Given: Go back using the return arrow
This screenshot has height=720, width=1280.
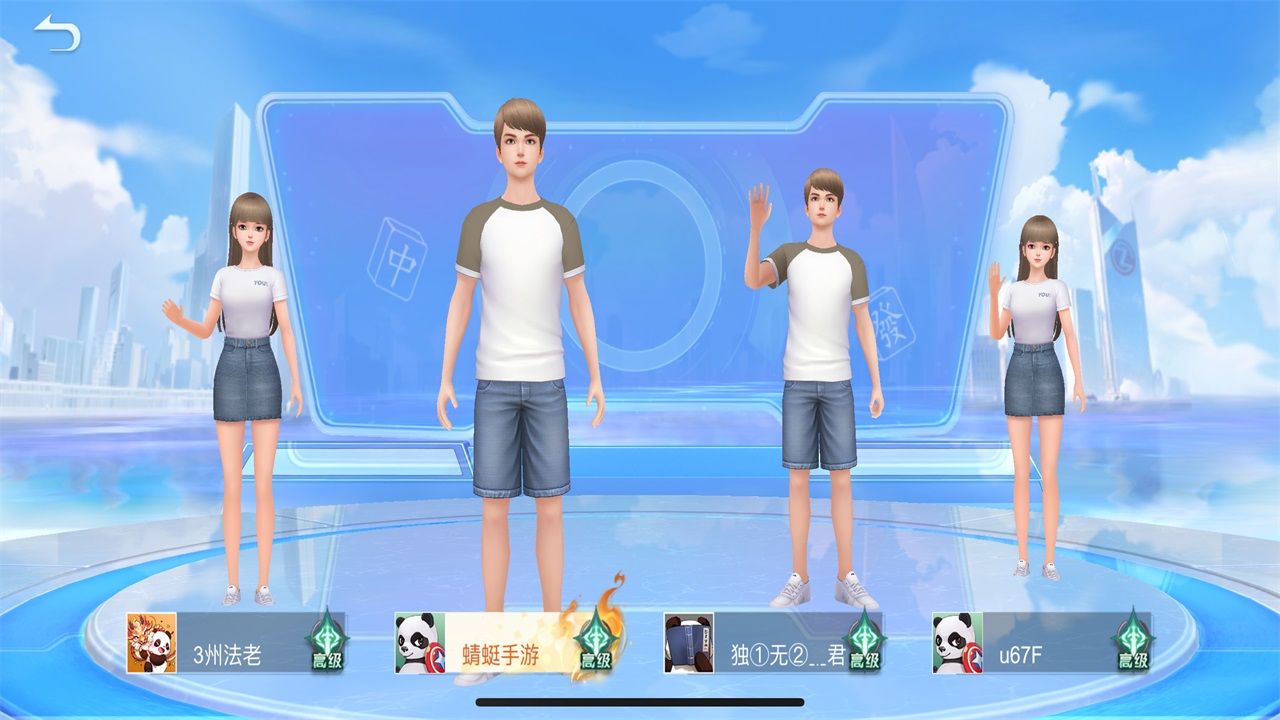Looking at the screenshot, I should pyautogui.click(x=57, y=35).
